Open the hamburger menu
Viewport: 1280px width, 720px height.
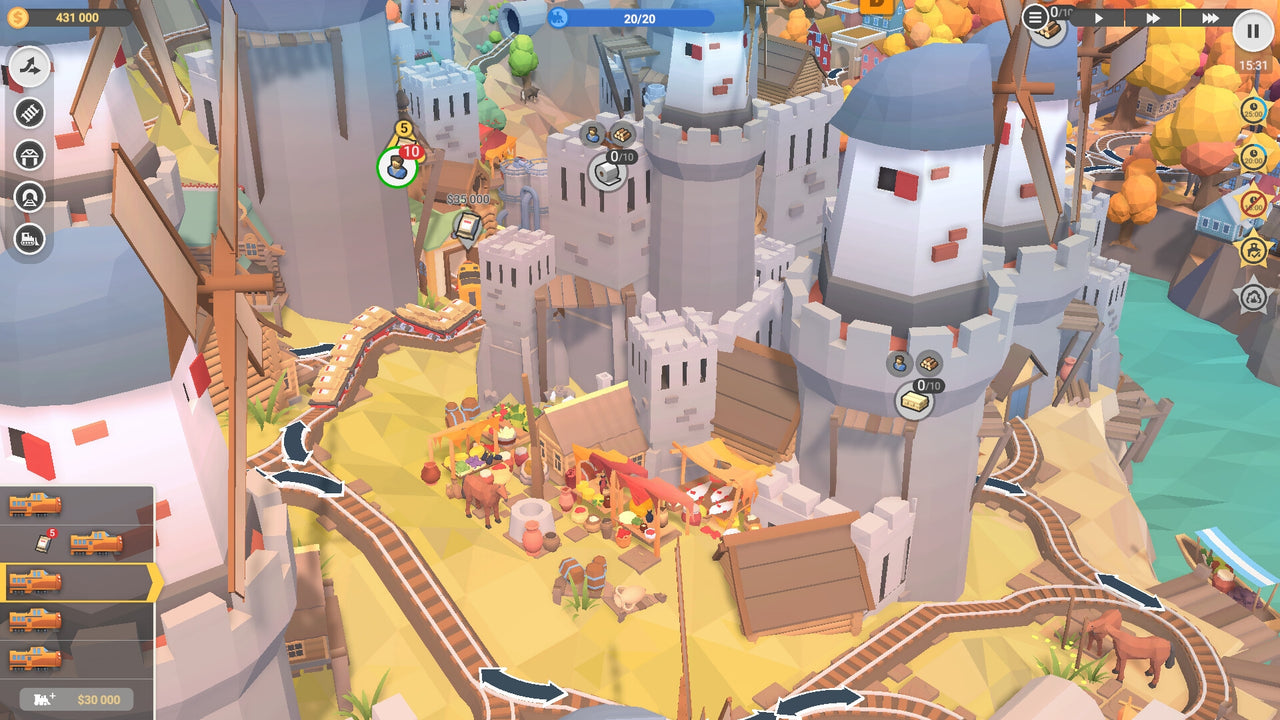[1036, 17]
